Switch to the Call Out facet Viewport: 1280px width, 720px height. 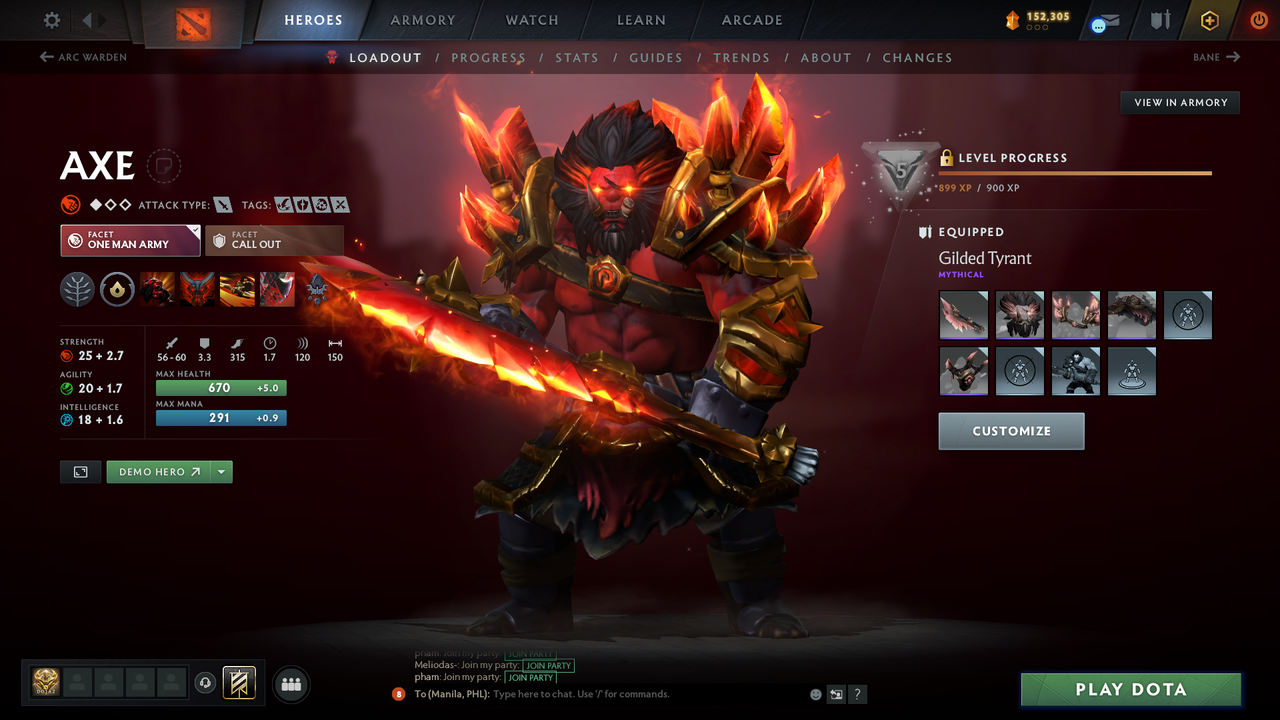275,240
